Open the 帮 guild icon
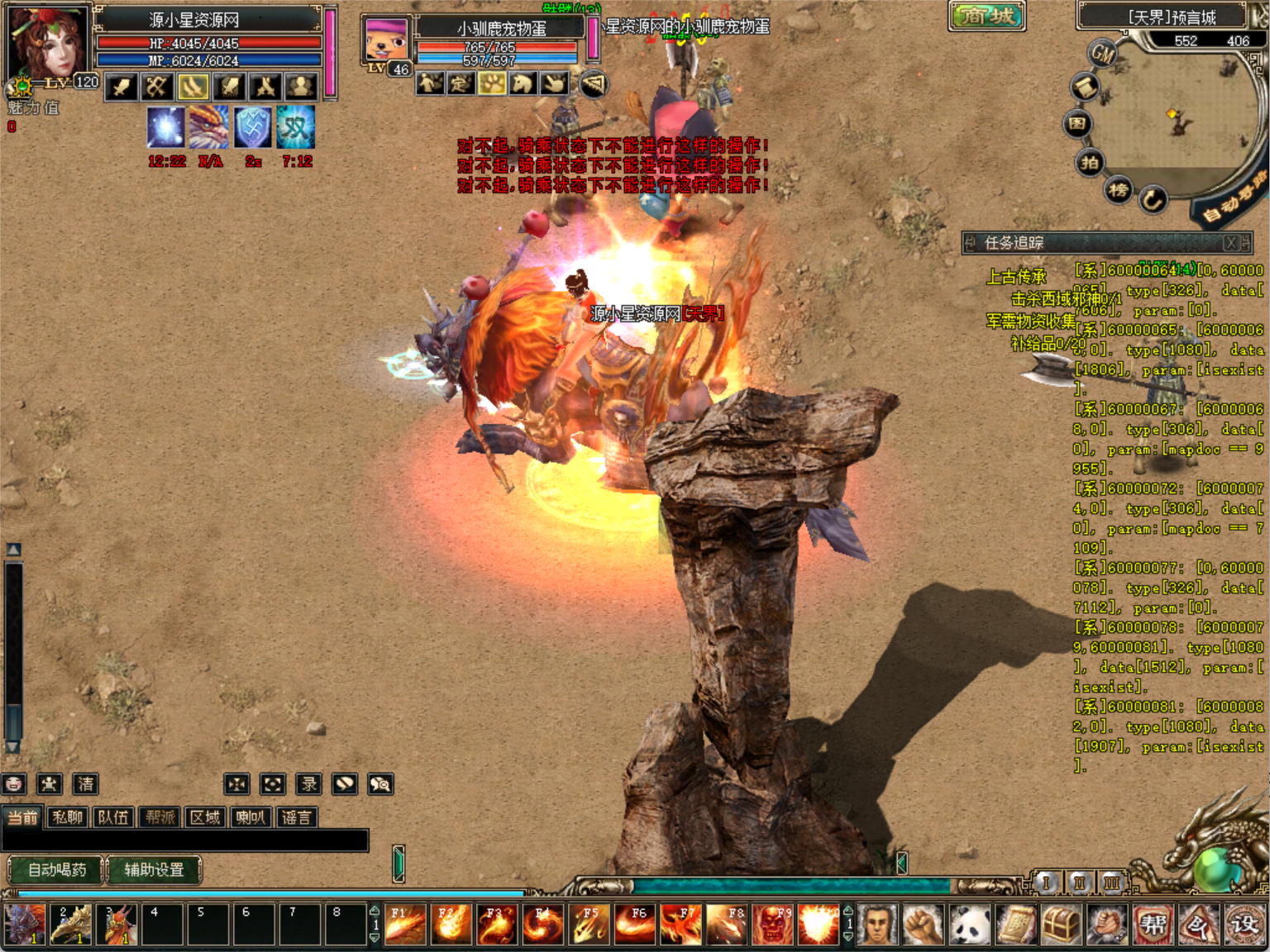The height and width of the screenshot is (952, 1270). pos(1153,924)
